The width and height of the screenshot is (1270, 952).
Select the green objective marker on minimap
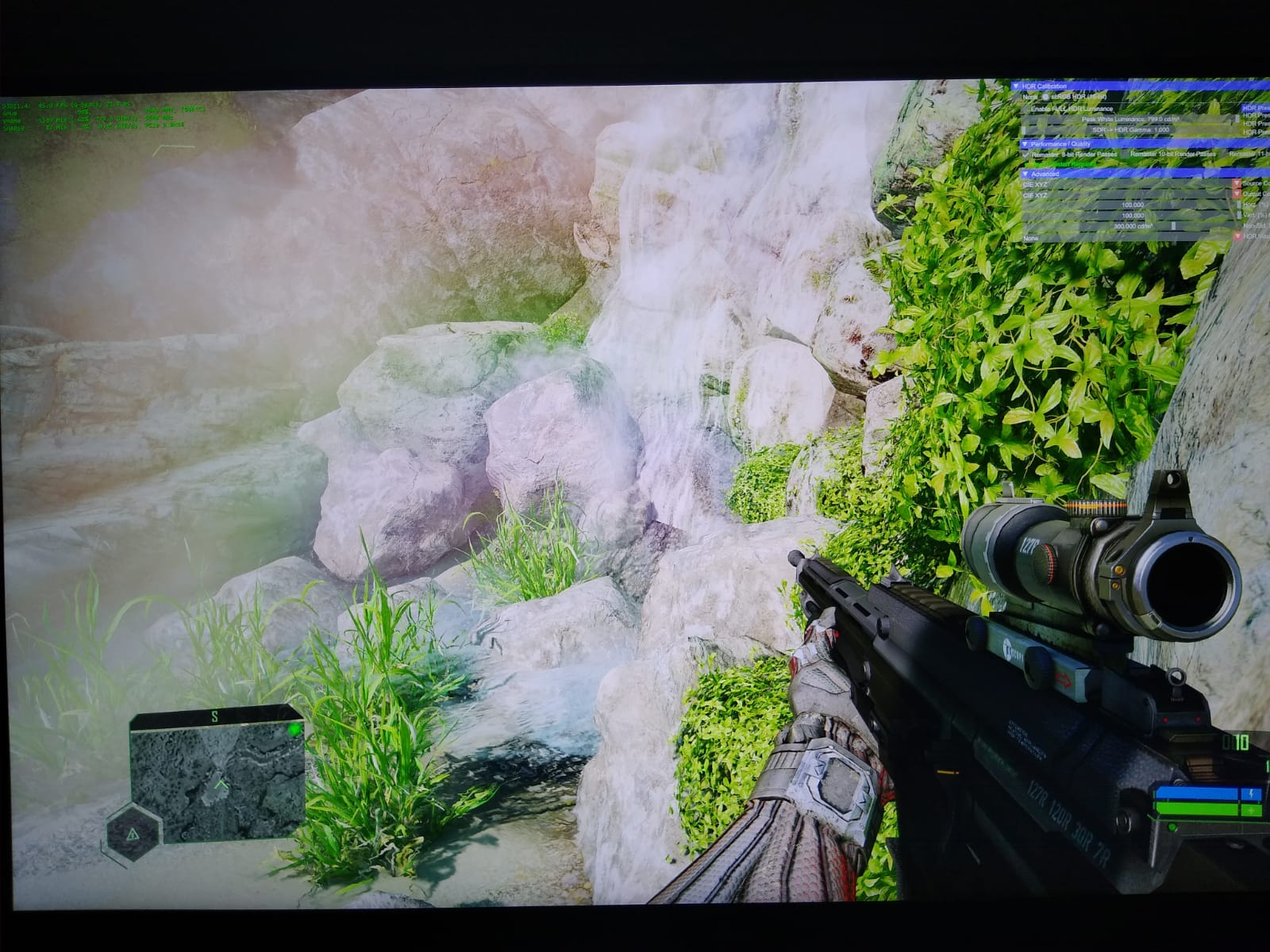pyautogui.click(x=294, y=728)
